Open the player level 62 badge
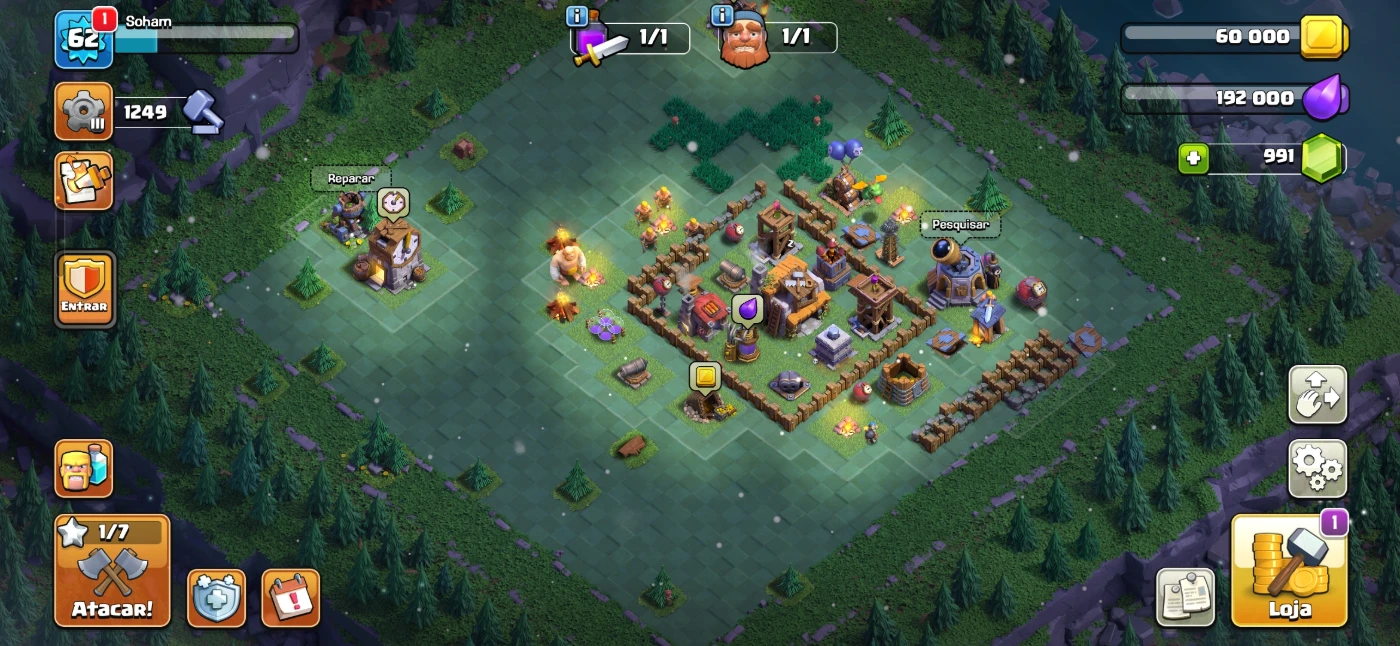Image resolution: width=1400 pixels, height=646 pixels. 82,40
